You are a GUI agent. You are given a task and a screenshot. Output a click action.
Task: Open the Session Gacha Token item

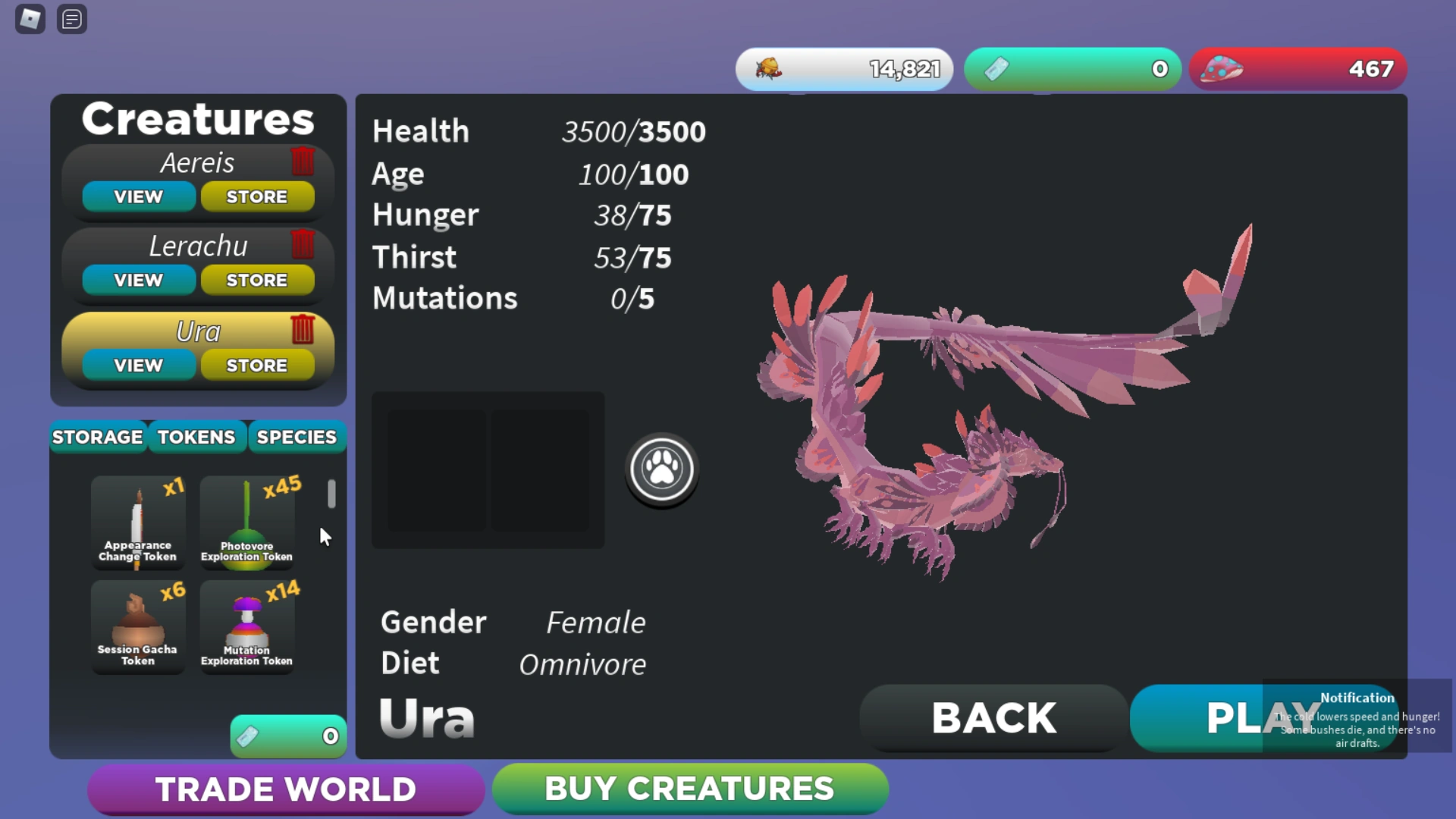137,627
